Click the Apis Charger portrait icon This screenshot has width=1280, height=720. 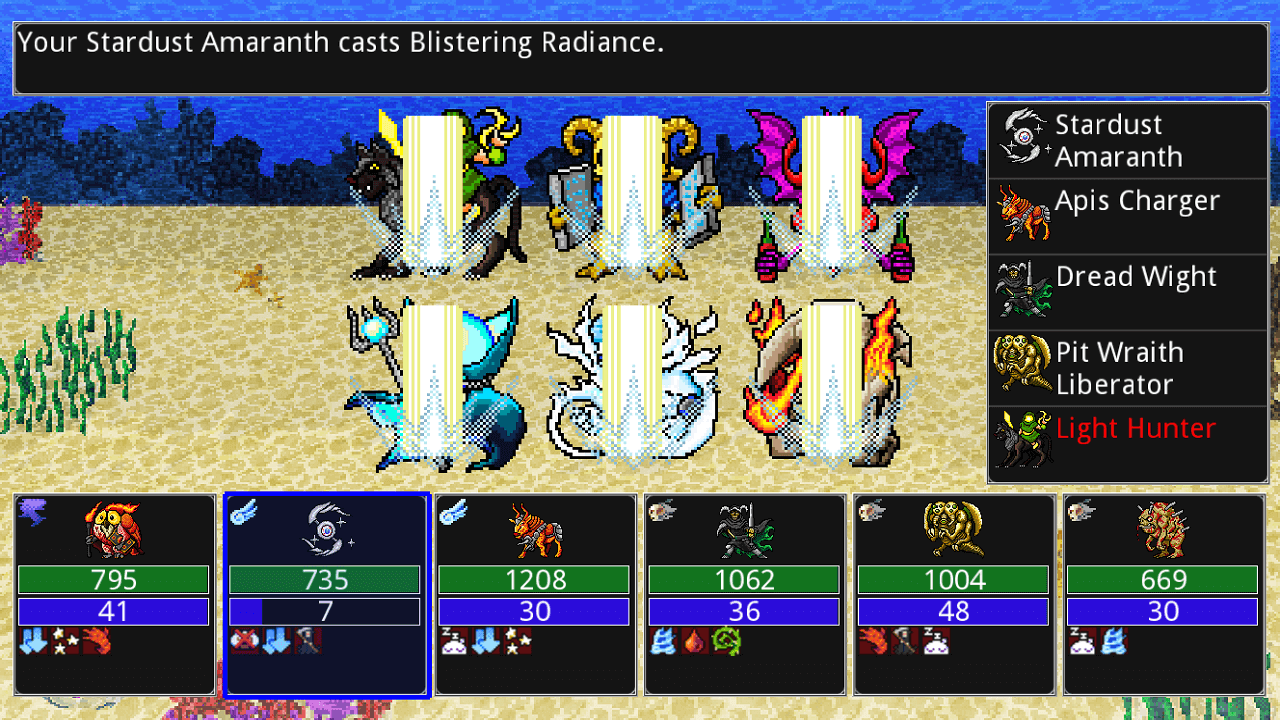pyautogui.click(x=1022, y=212)
